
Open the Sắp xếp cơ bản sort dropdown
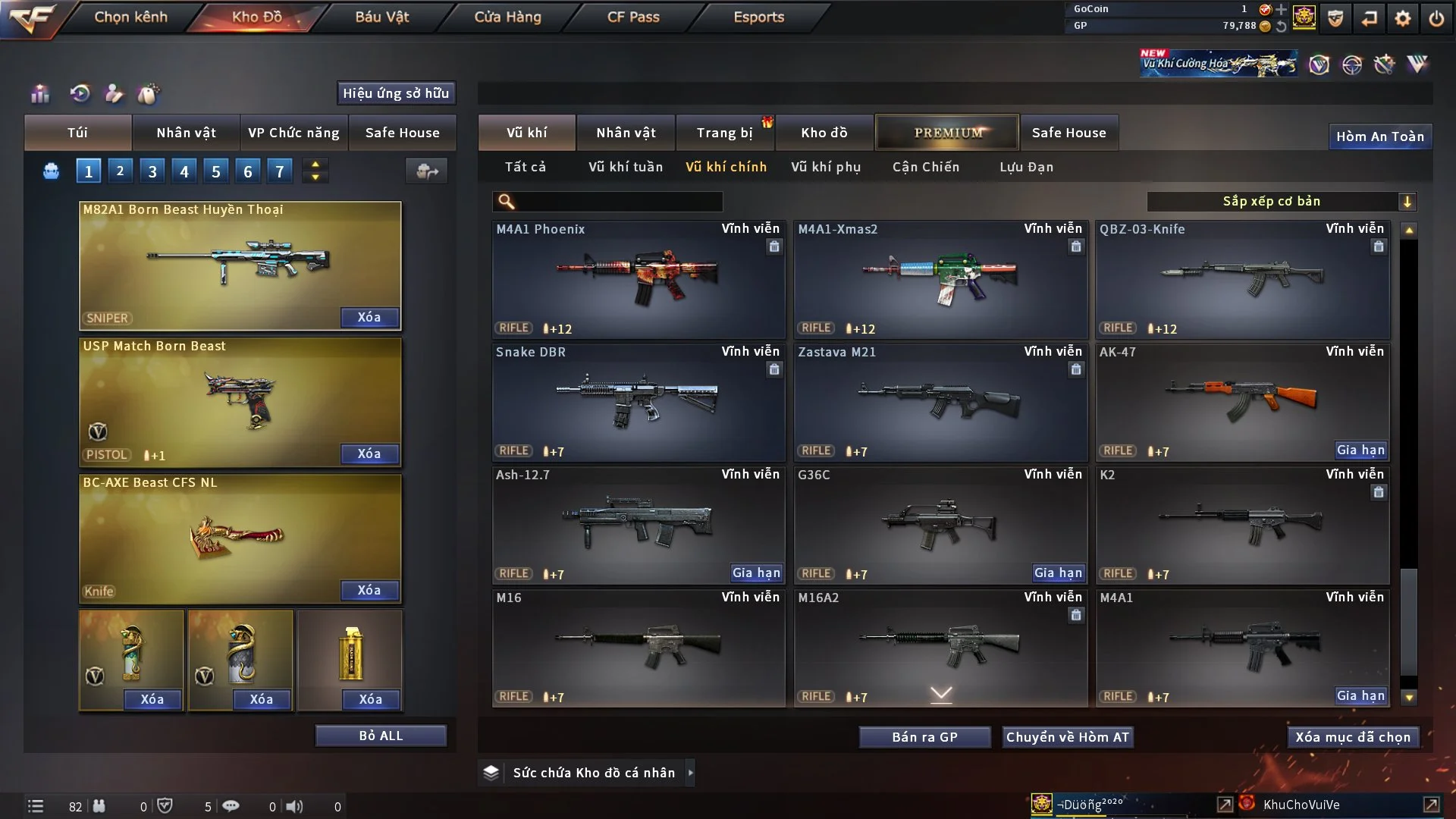[1281, 201]
